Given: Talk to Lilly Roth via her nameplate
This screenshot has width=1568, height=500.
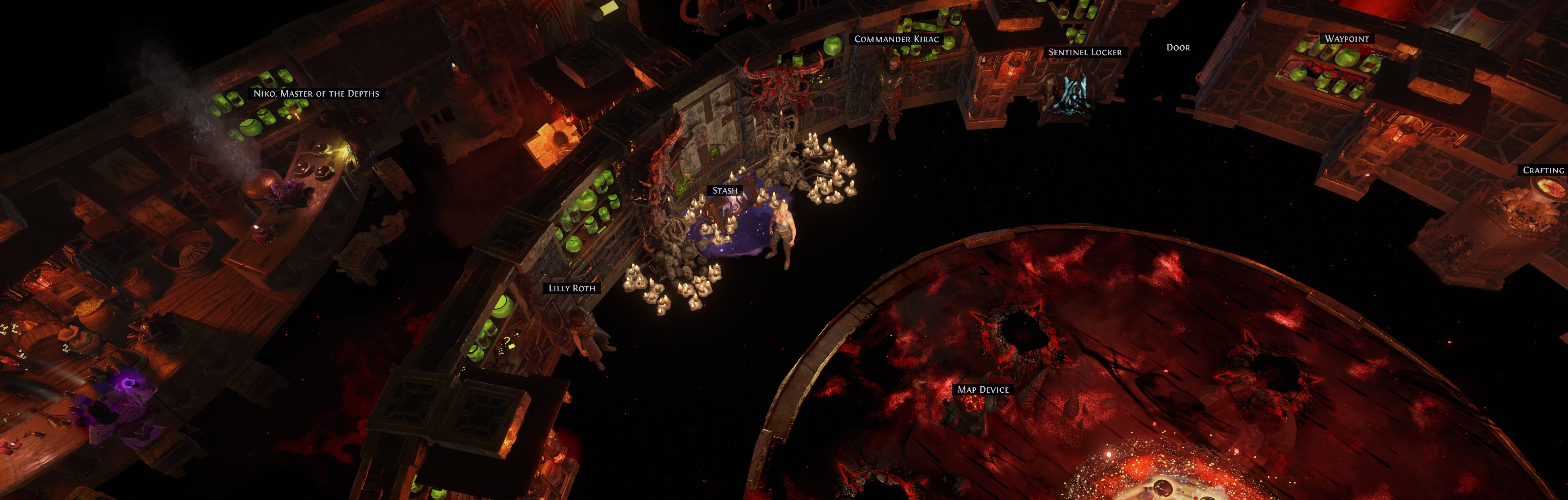Looking at the screenshot, I should pyautogui.click(x=572, y=288).
